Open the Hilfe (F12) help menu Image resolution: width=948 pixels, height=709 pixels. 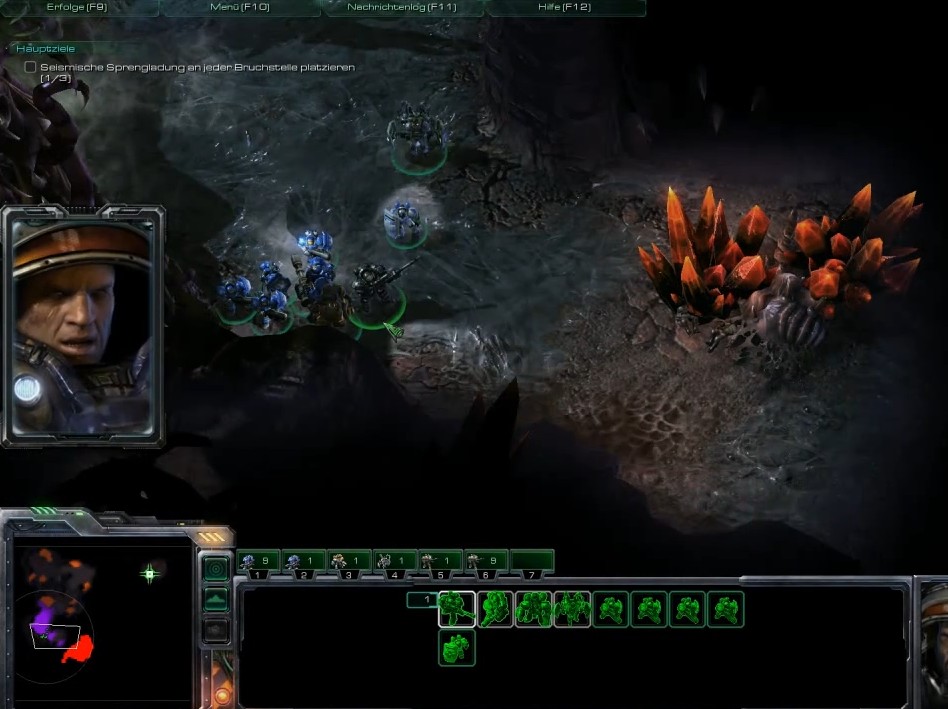coord(564,8)
